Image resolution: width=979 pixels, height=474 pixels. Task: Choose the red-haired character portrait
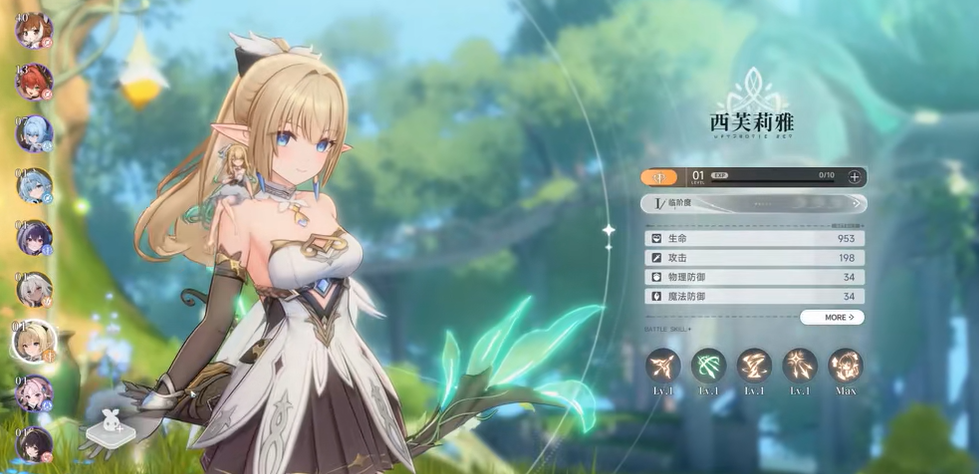point(34,81)
